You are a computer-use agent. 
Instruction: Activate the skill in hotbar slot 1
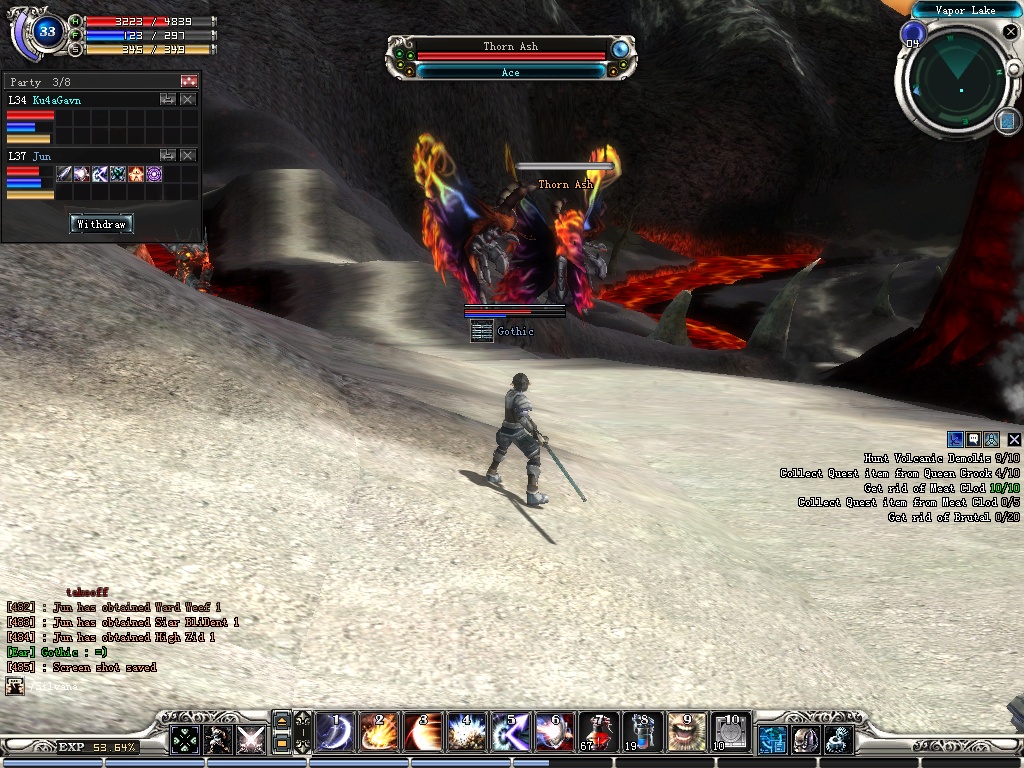click(333, 733)
